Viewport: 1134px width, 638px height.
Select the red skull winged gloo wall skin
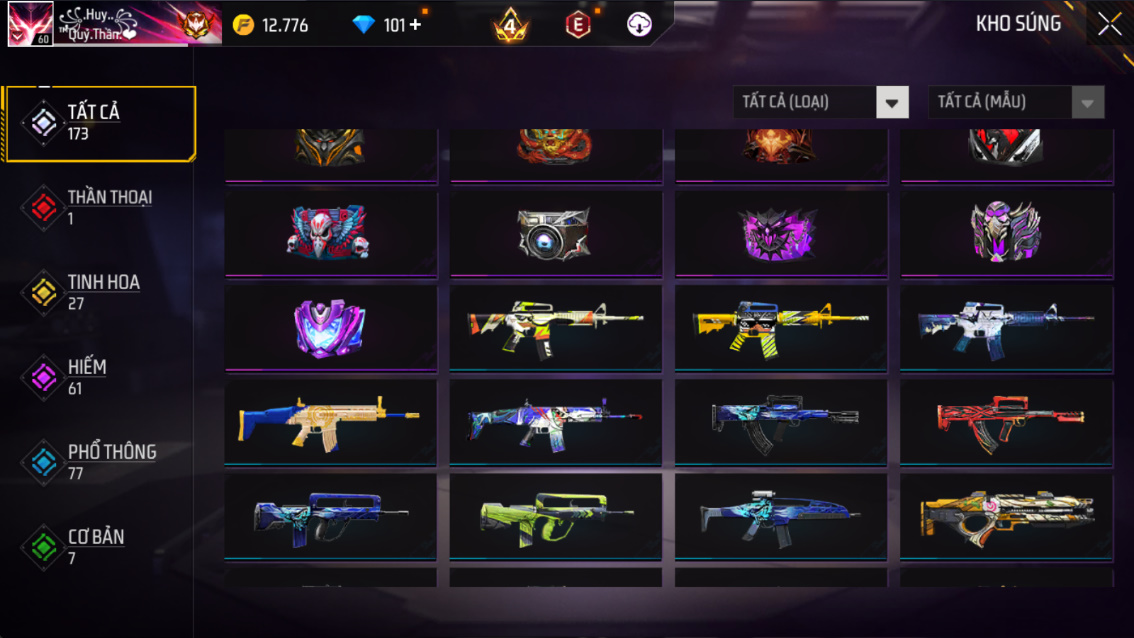tap(330, 233)
